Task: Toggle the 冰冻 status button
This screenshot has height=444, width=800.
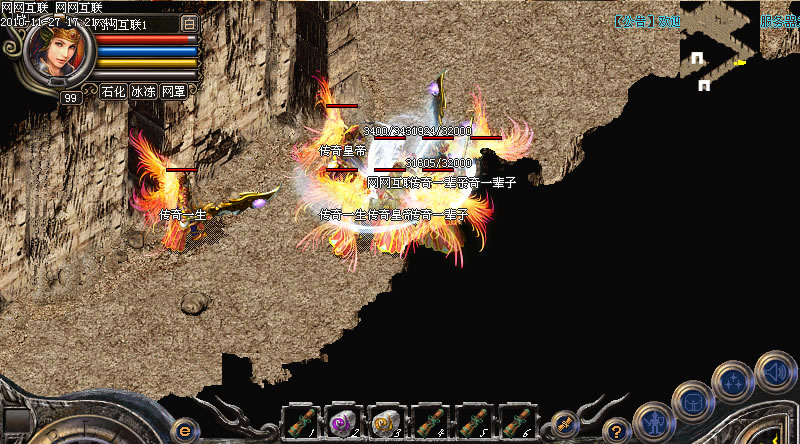Action: click(143, 91)
